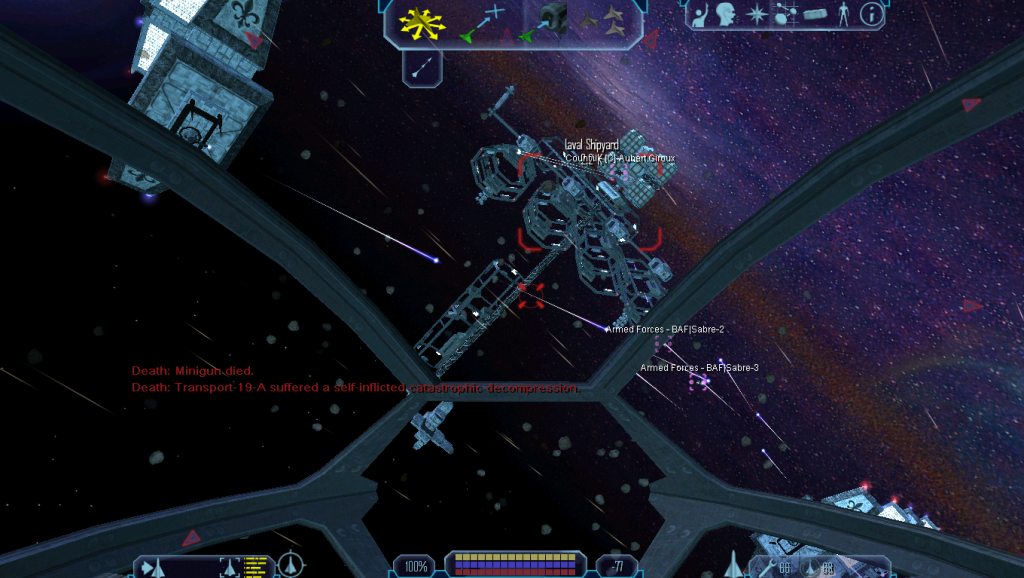Target Armed Forces BAF|Sabre-2 ship label
1024x578 pixels.
pos(665,329)
